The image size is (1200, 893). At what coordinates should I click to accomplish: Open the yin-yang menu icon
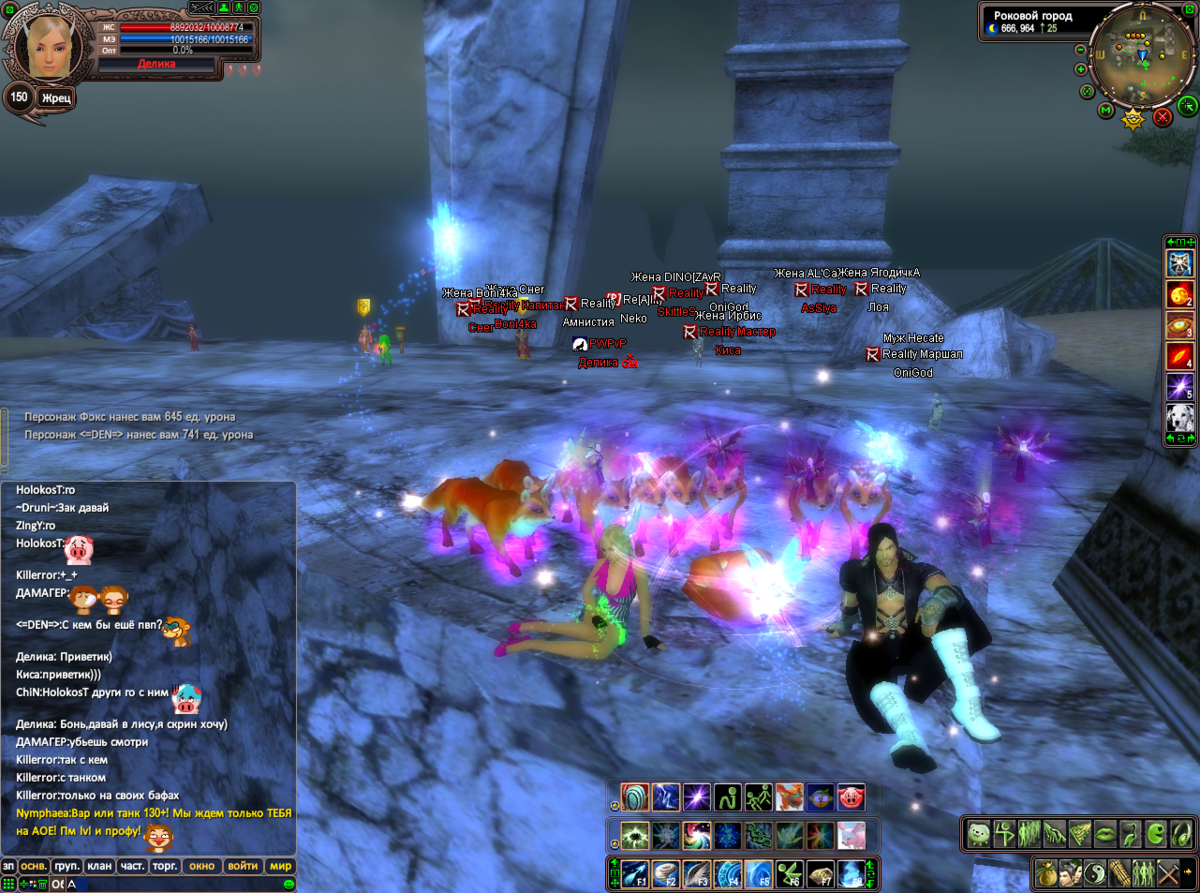[x=1094, y=872]
